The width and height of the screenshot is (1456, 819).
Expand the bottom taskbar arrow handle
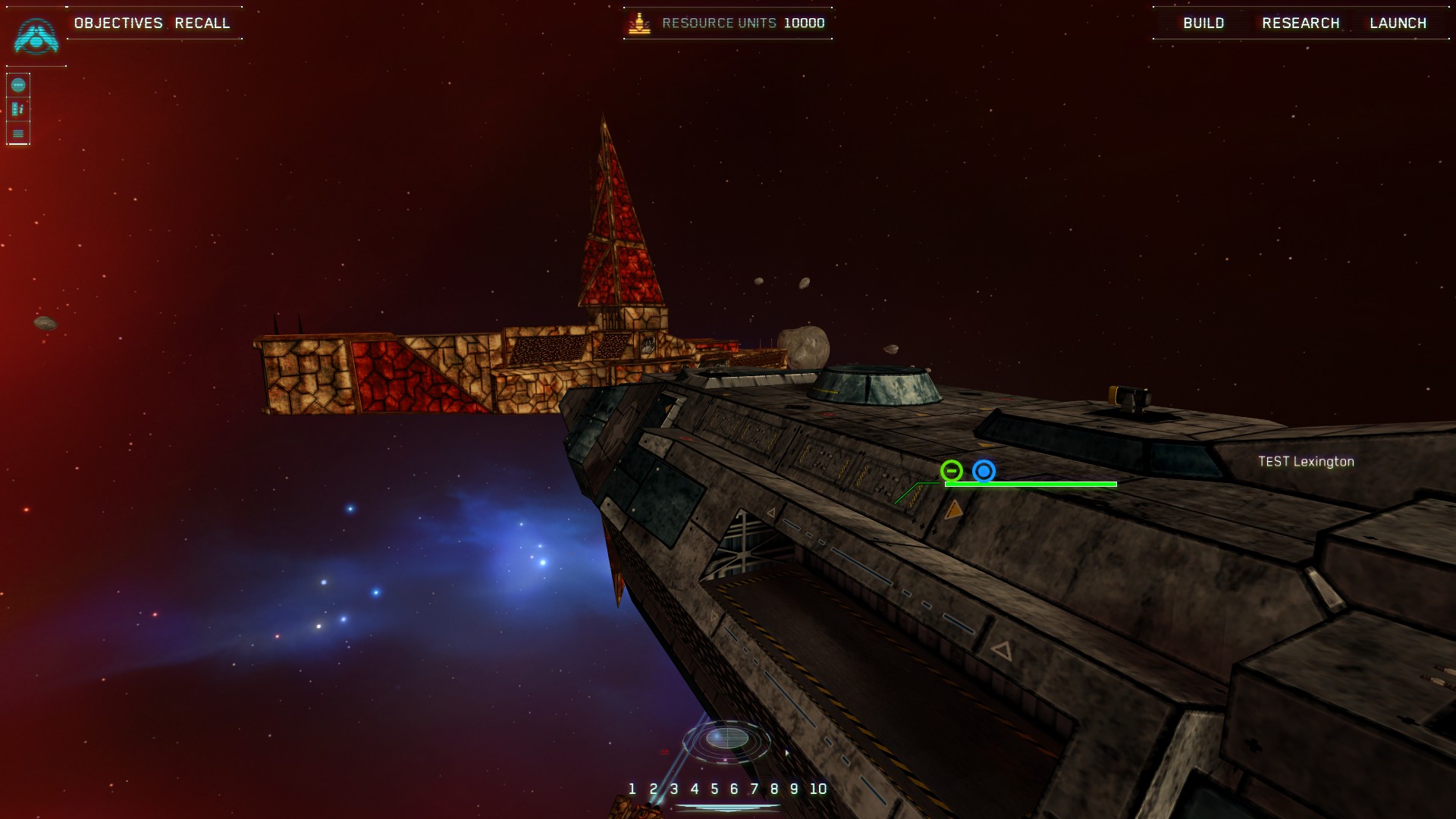pyautogui.click(x=728, y=808)
